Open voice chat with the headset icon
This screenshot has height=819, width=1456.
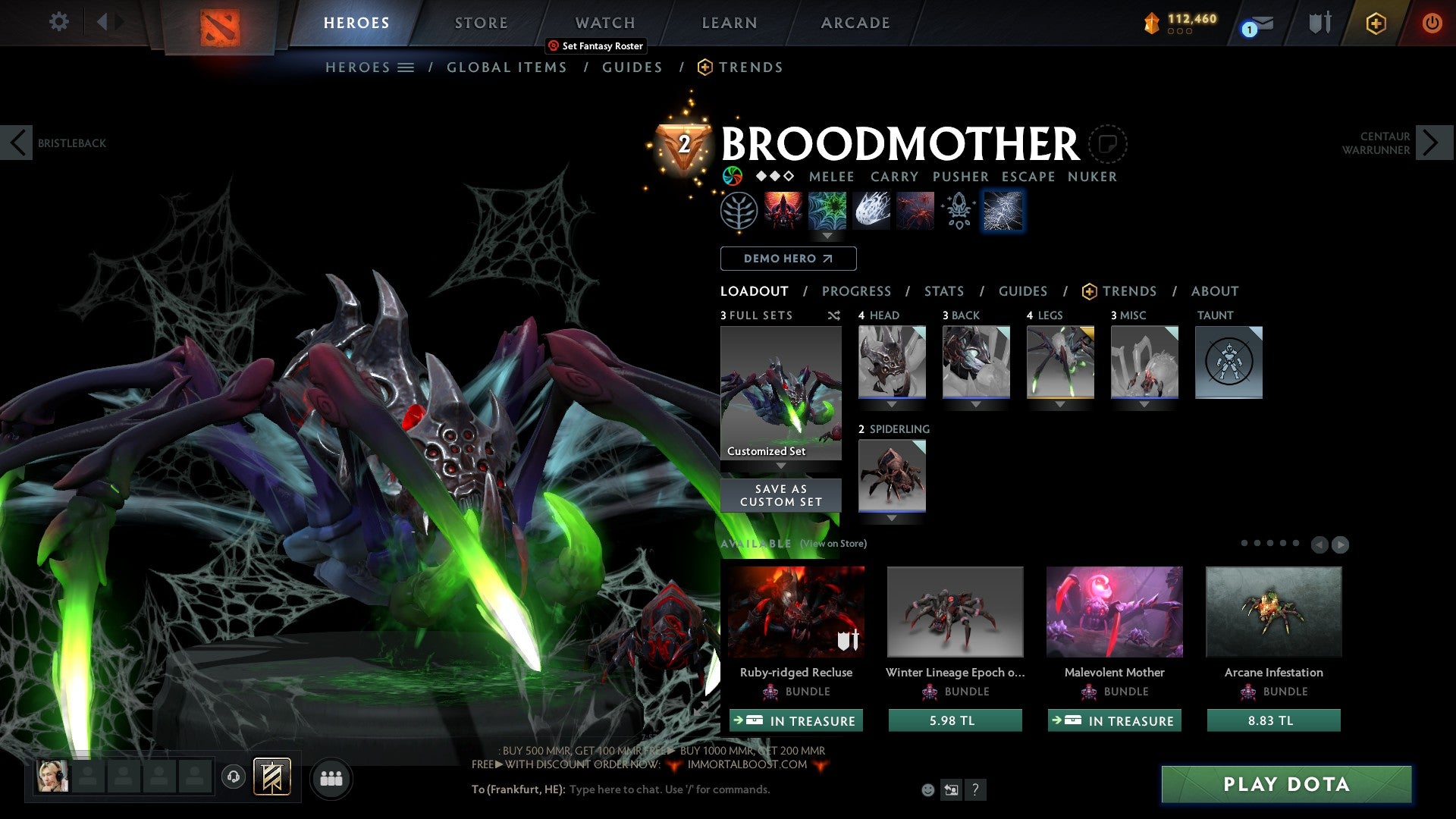(233, 778)
